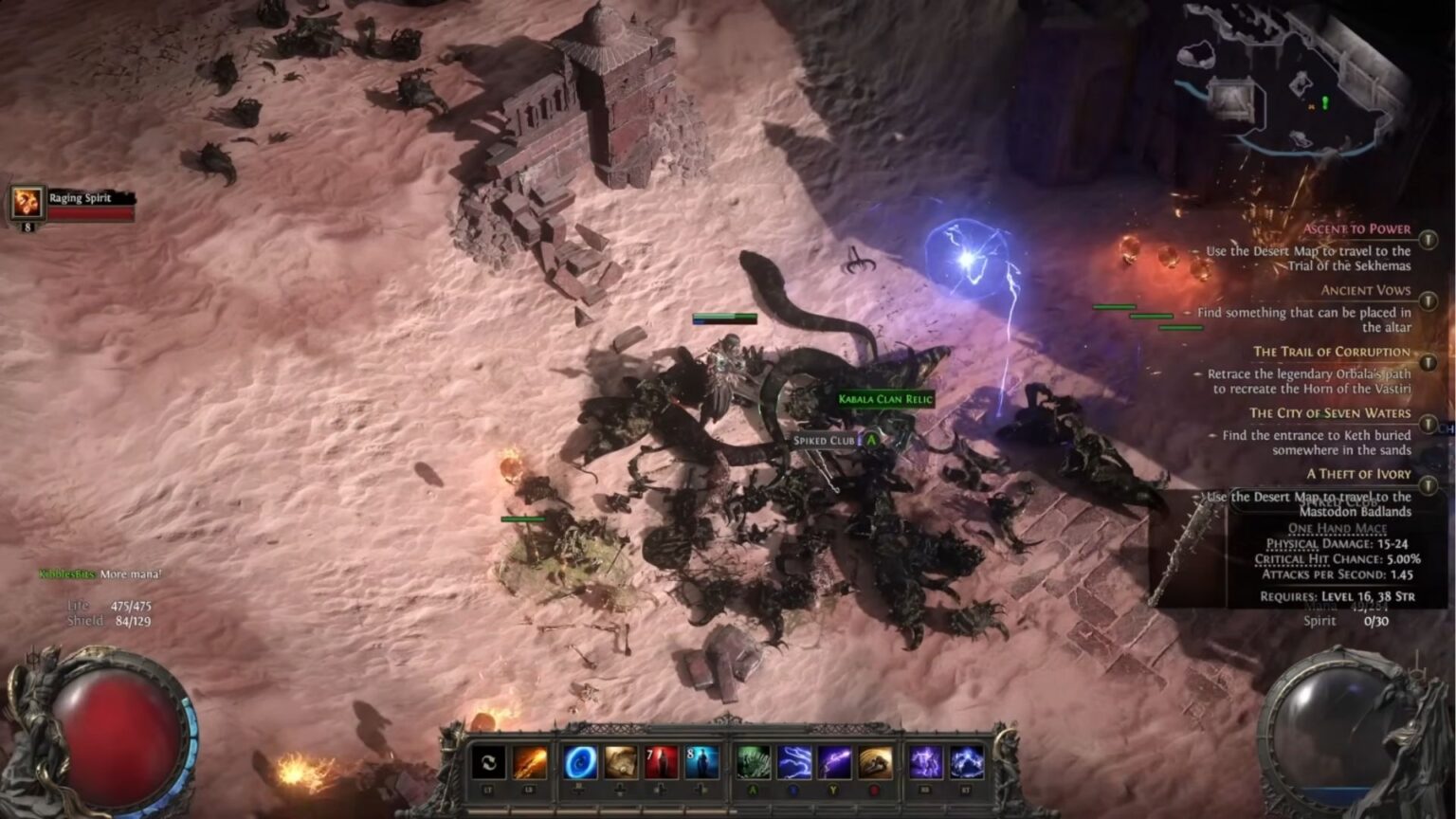This screenshot has height=819, width=1456.
Task: Activate the frost skill bound to RT
Action: (967, 764)
